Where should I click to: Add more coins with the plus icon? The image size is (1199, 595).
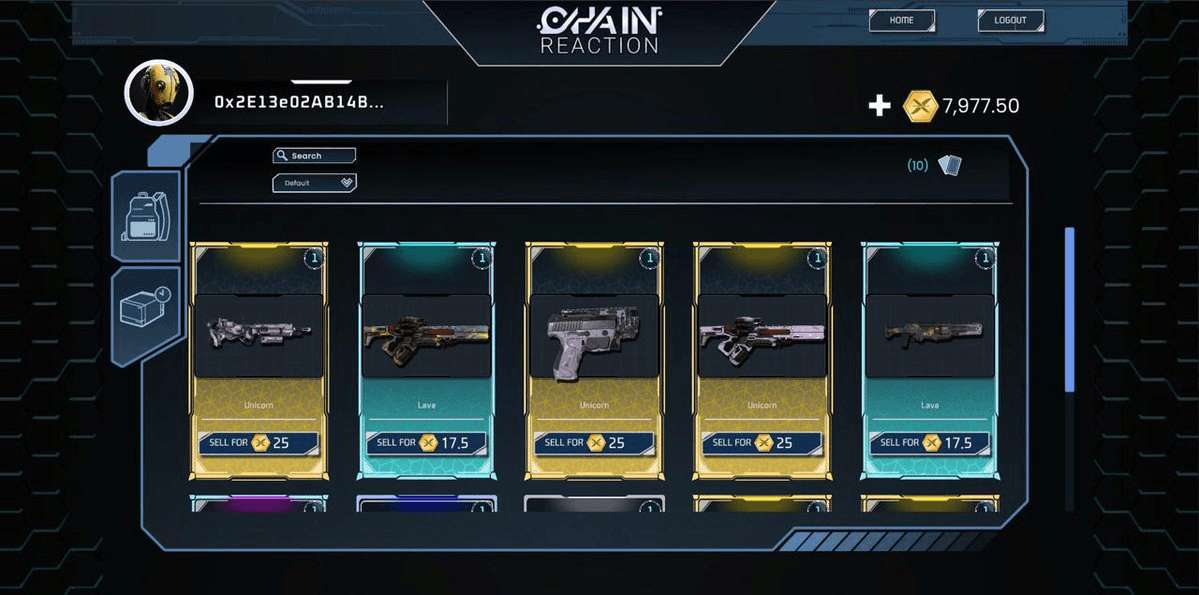coord(879,105)
